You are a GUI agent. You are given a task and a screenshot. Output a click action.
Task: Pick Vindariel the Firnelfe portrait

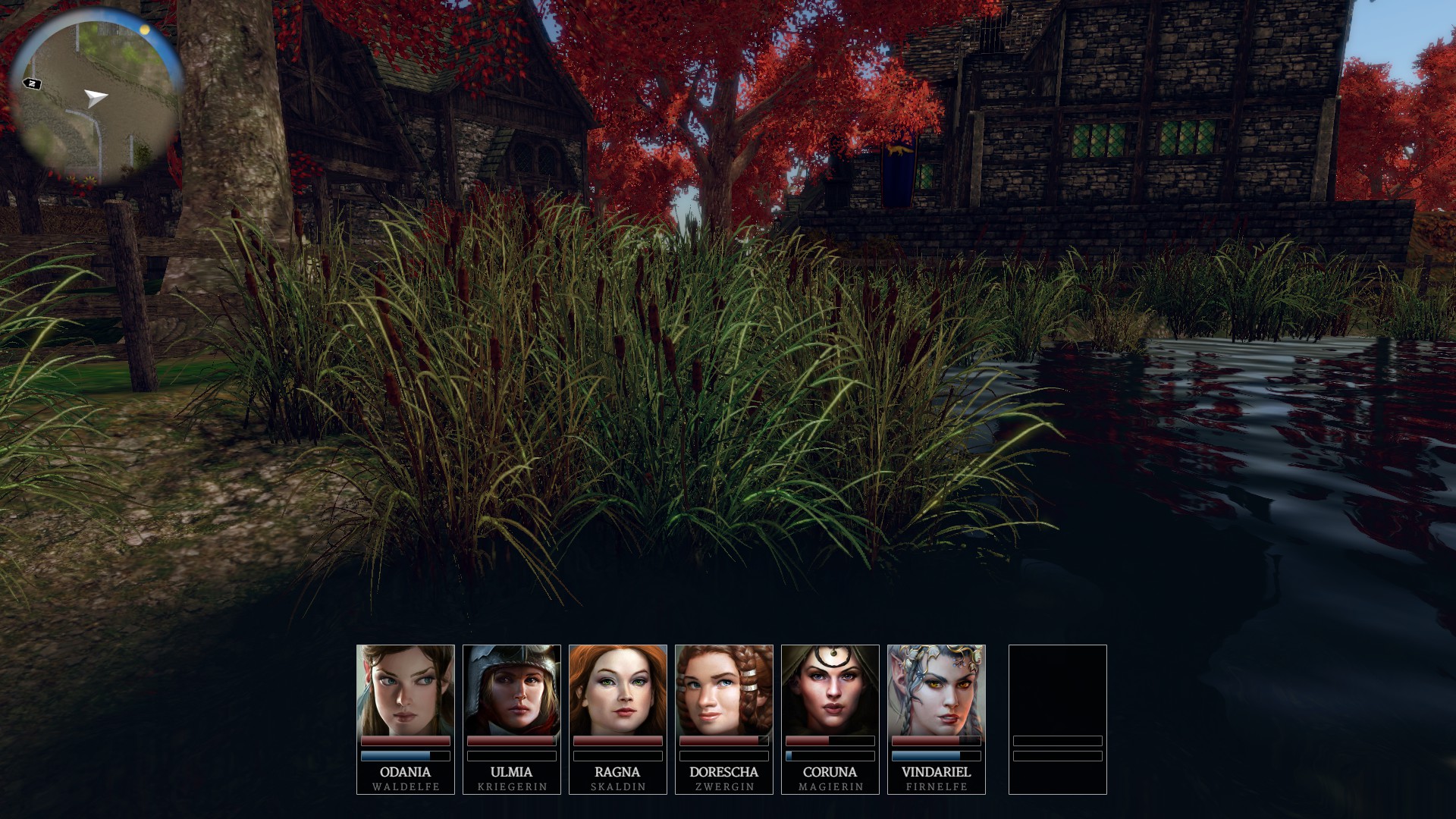(937, 690)
